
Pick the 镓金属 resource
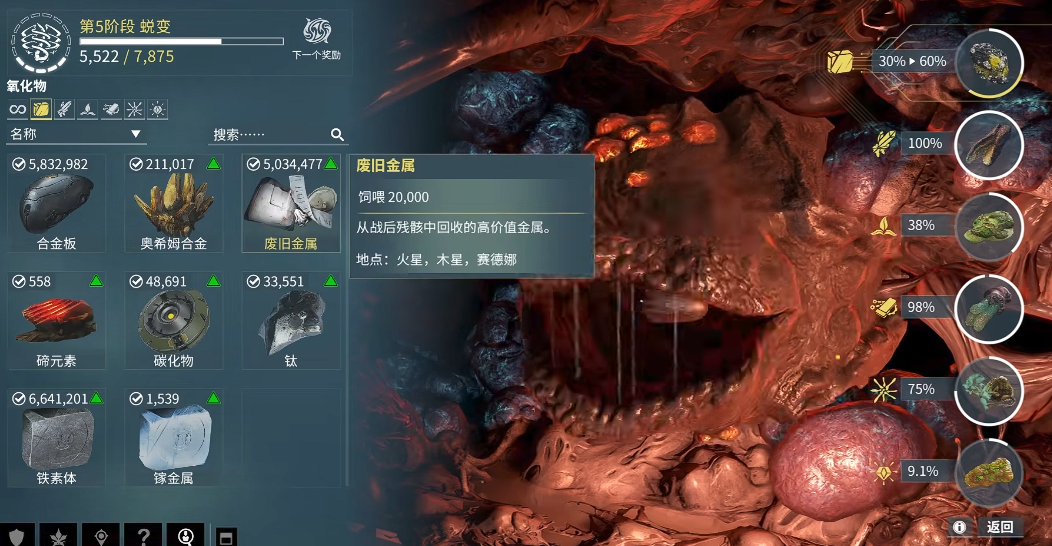[173, 440]
